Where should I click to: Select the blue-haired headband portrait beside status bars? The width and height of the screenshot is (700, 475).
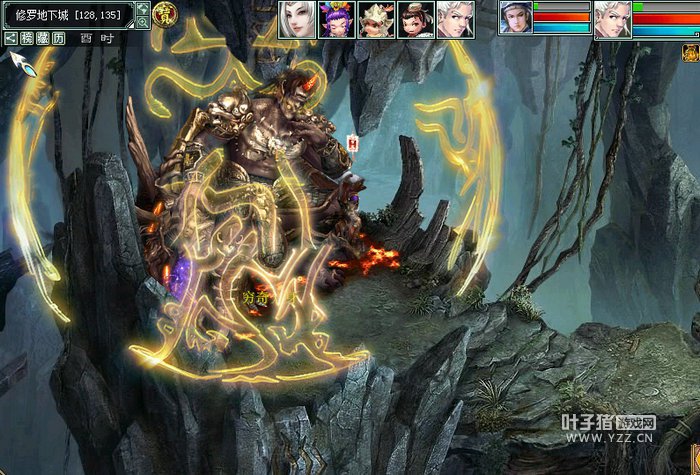click(x=516, y=19)
